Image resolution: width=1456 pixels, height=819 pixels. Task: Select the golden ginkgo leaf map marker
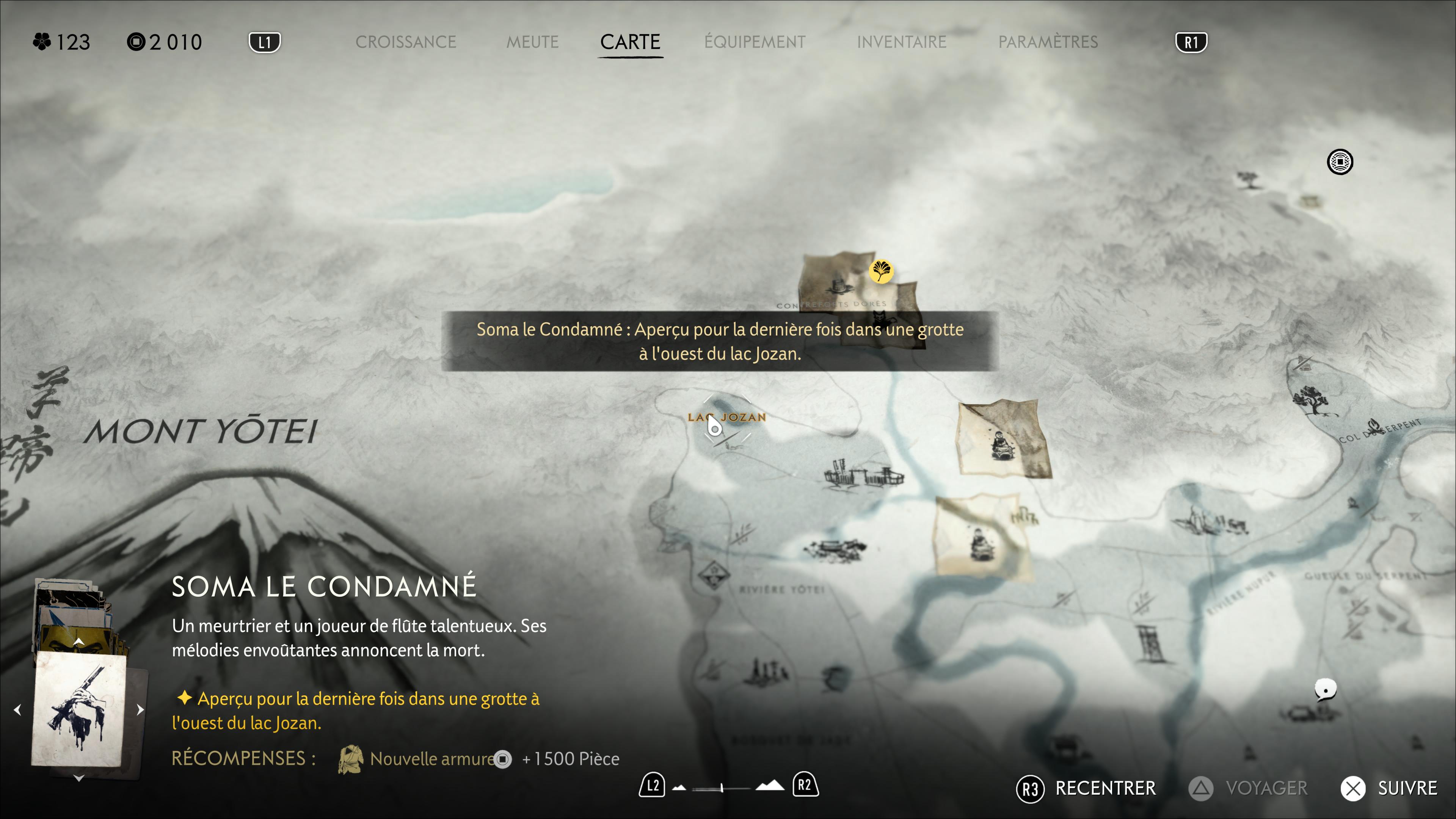pyautogui.click(x=880, y=271)
